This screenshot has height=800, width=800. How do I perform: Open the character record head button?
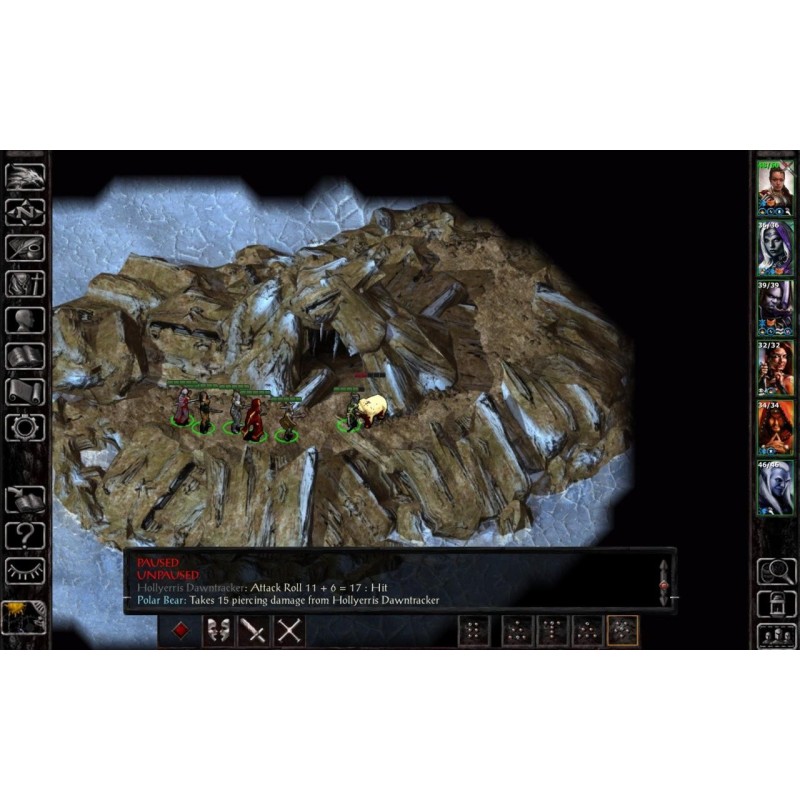[x=25, y=320]
